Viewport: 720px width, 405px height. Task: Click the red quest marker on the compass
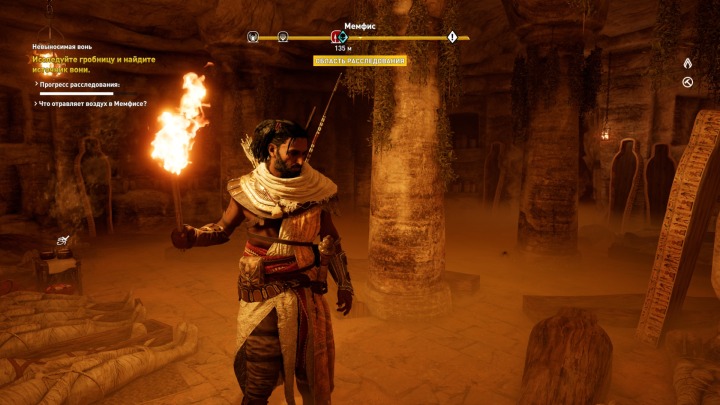[337, 37]
